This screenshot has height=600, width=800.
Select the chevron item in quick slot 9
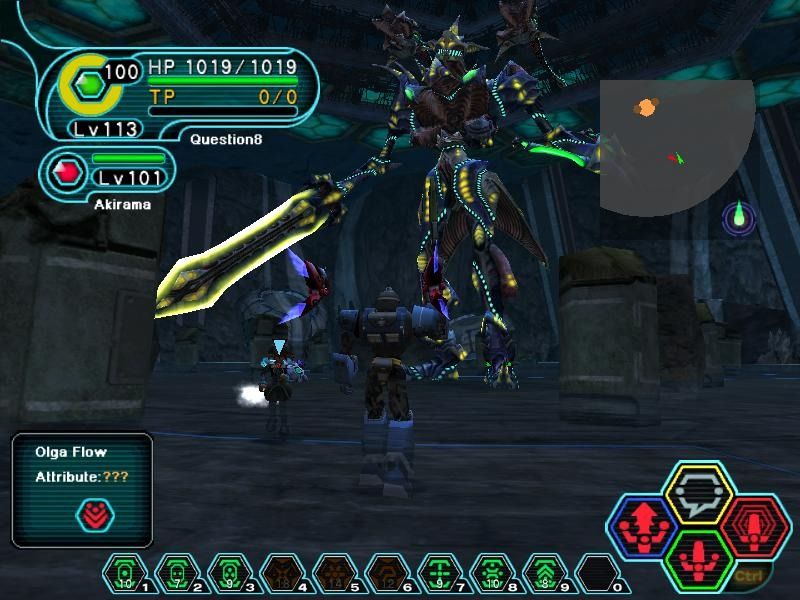point(540,574)
